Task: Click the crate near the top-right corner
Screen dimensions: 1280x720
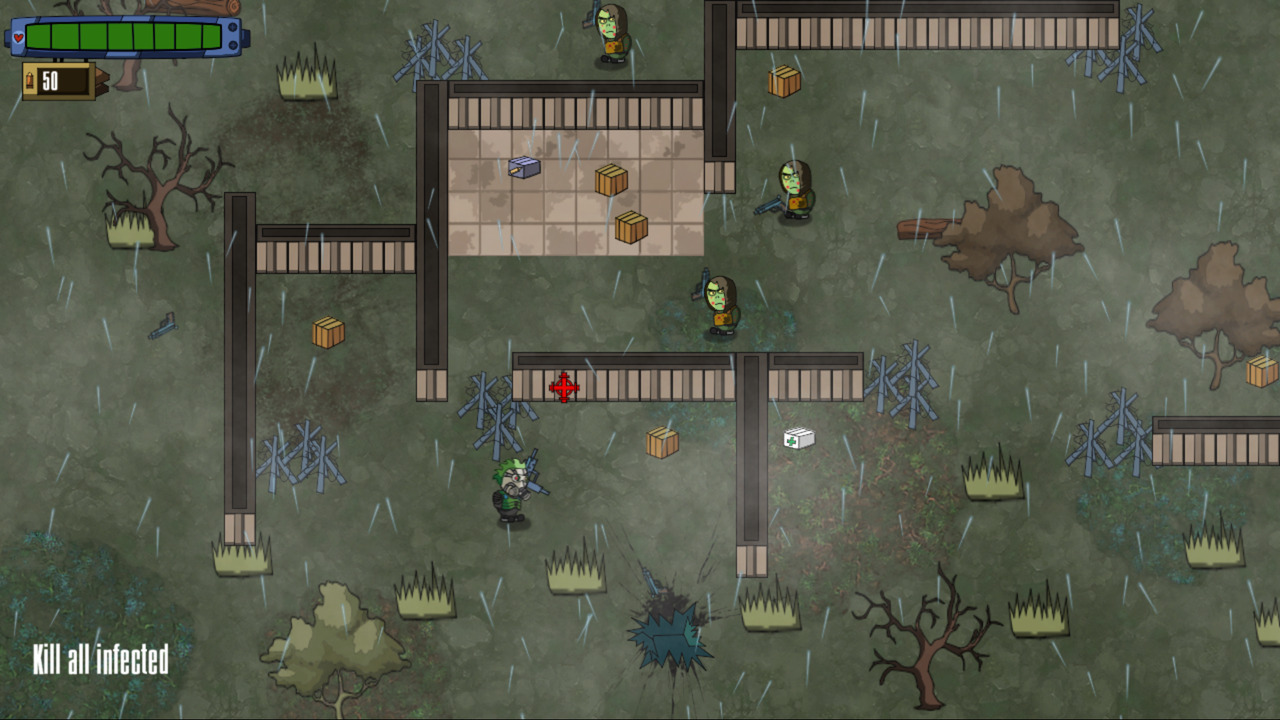Action: coord(786,80)
